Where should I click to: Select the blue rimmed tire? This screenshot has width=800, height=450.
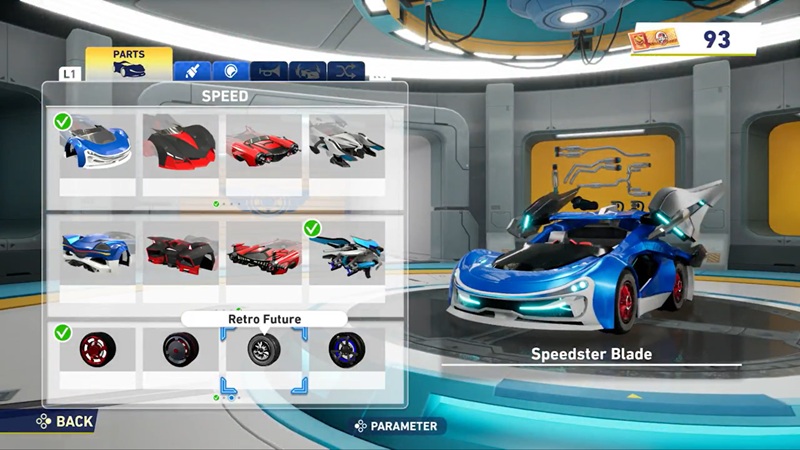point(347,350)
